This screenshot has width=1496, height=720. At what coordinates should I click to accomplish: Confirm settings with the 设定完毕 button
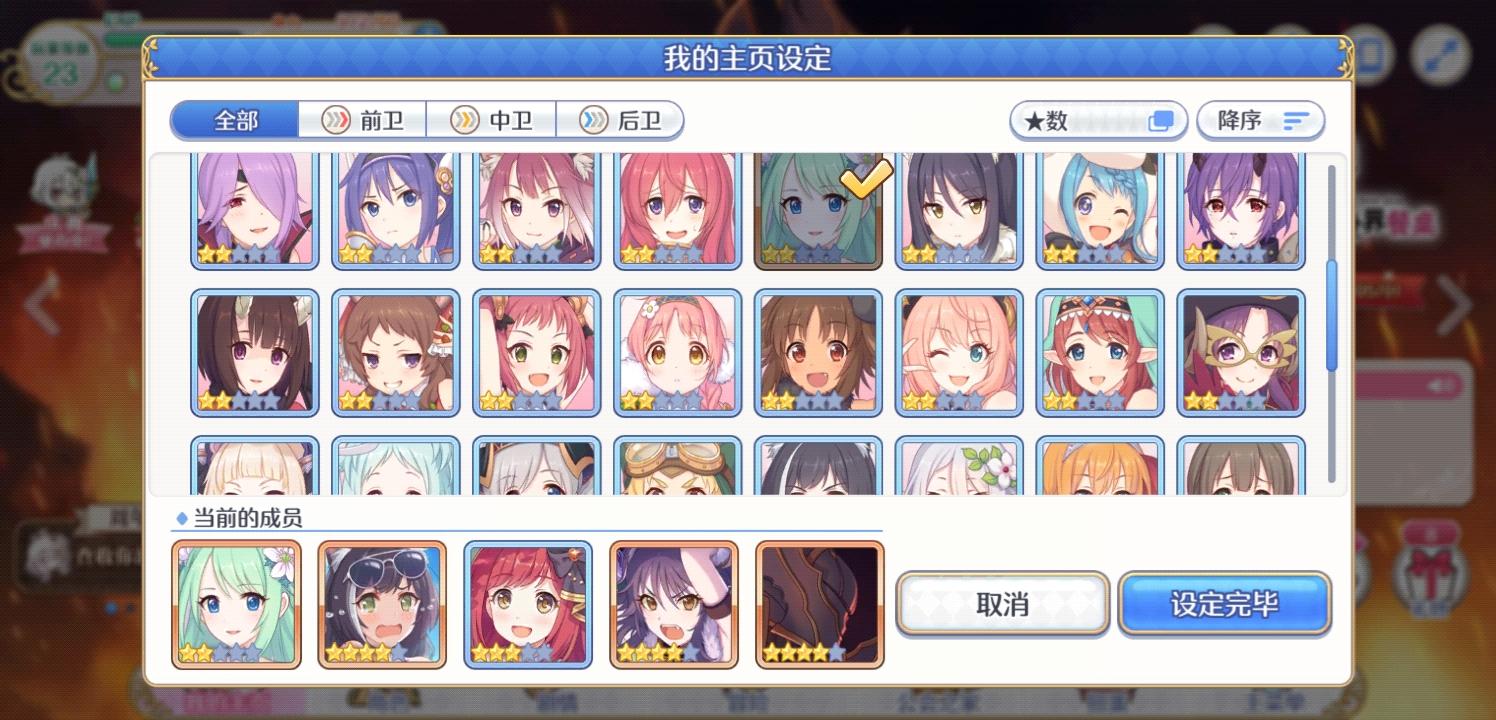[x=1225, y=603]
